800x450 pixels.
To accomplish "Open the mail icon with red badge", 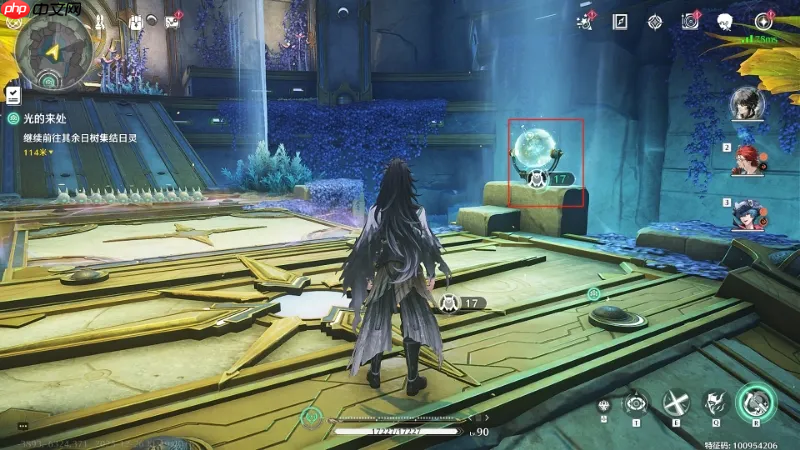I will [x=172, y=22].
